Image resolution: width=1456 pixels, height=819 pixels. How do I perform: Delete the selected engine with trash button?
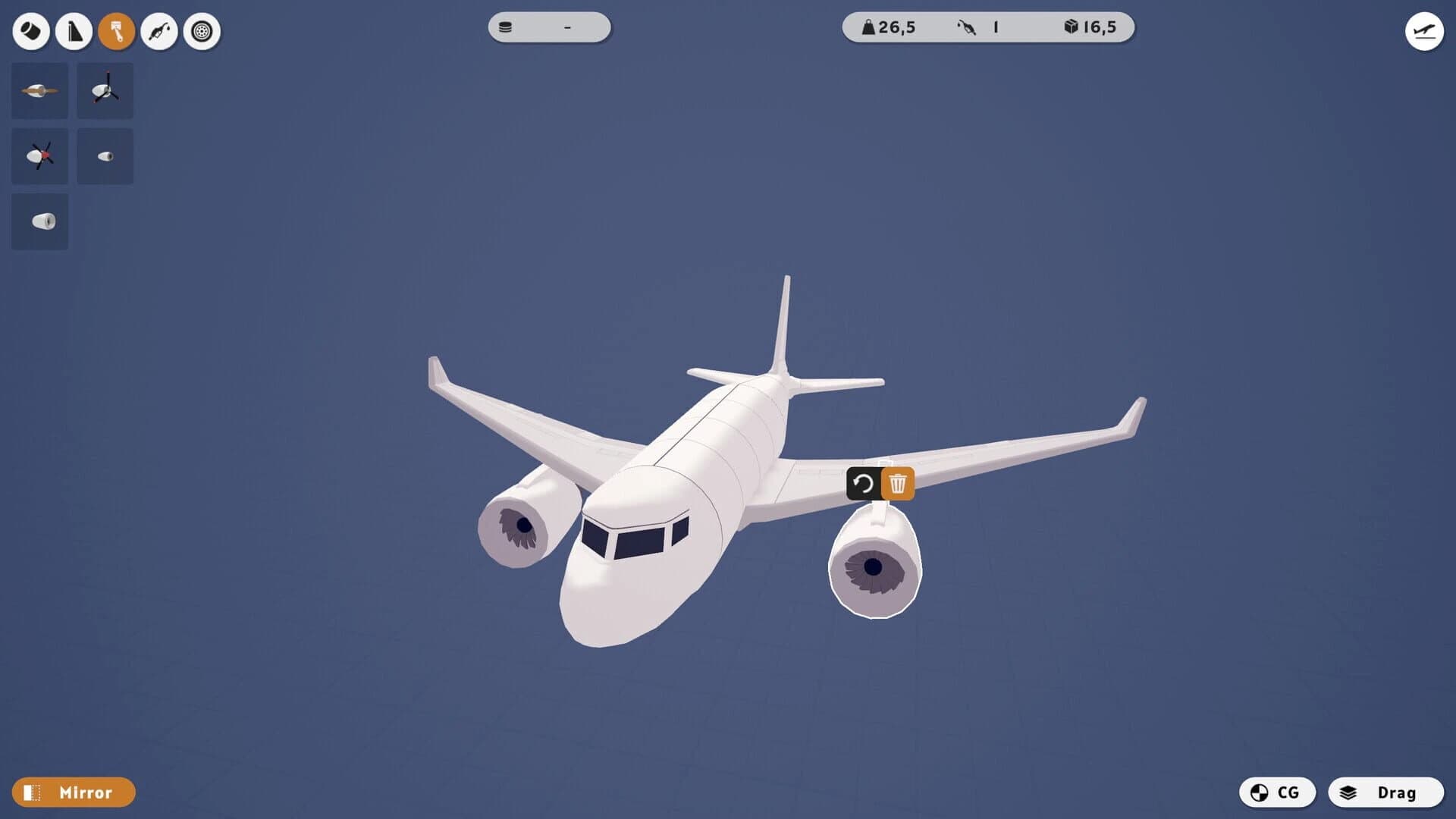[x=898, y=483]
